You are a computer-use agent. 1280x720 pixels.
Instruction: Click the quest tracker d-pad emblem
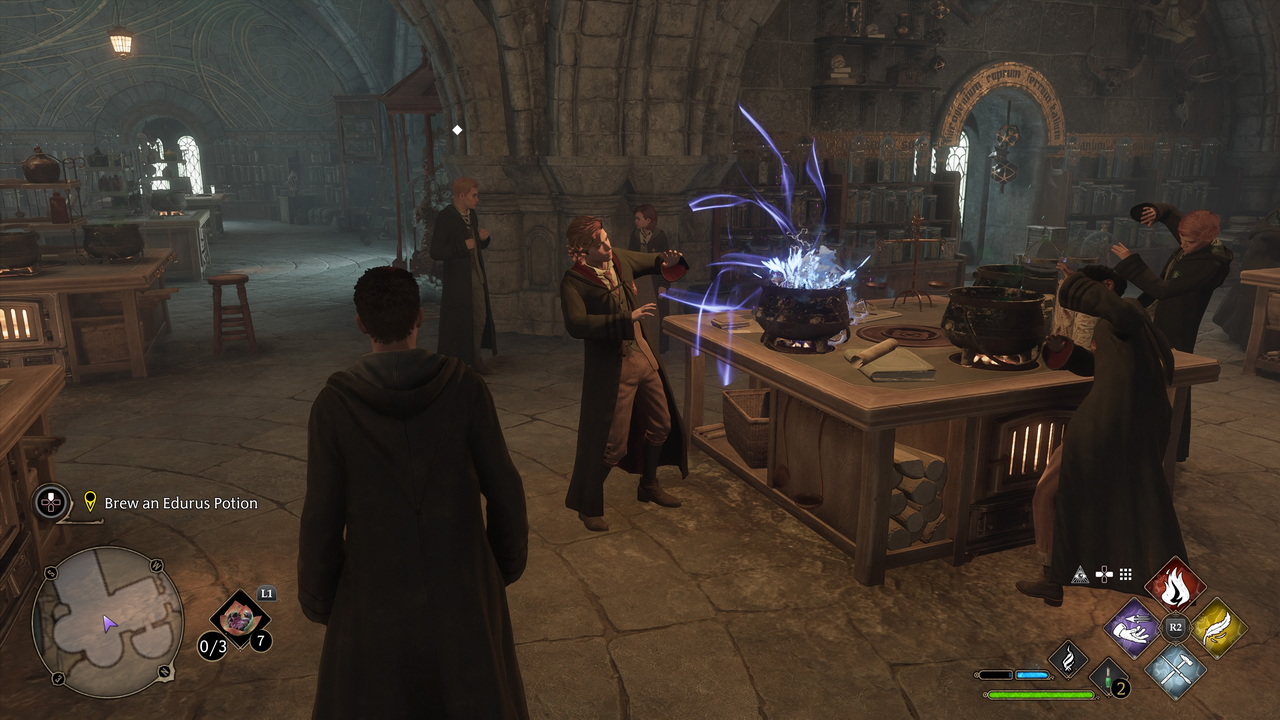52,501
